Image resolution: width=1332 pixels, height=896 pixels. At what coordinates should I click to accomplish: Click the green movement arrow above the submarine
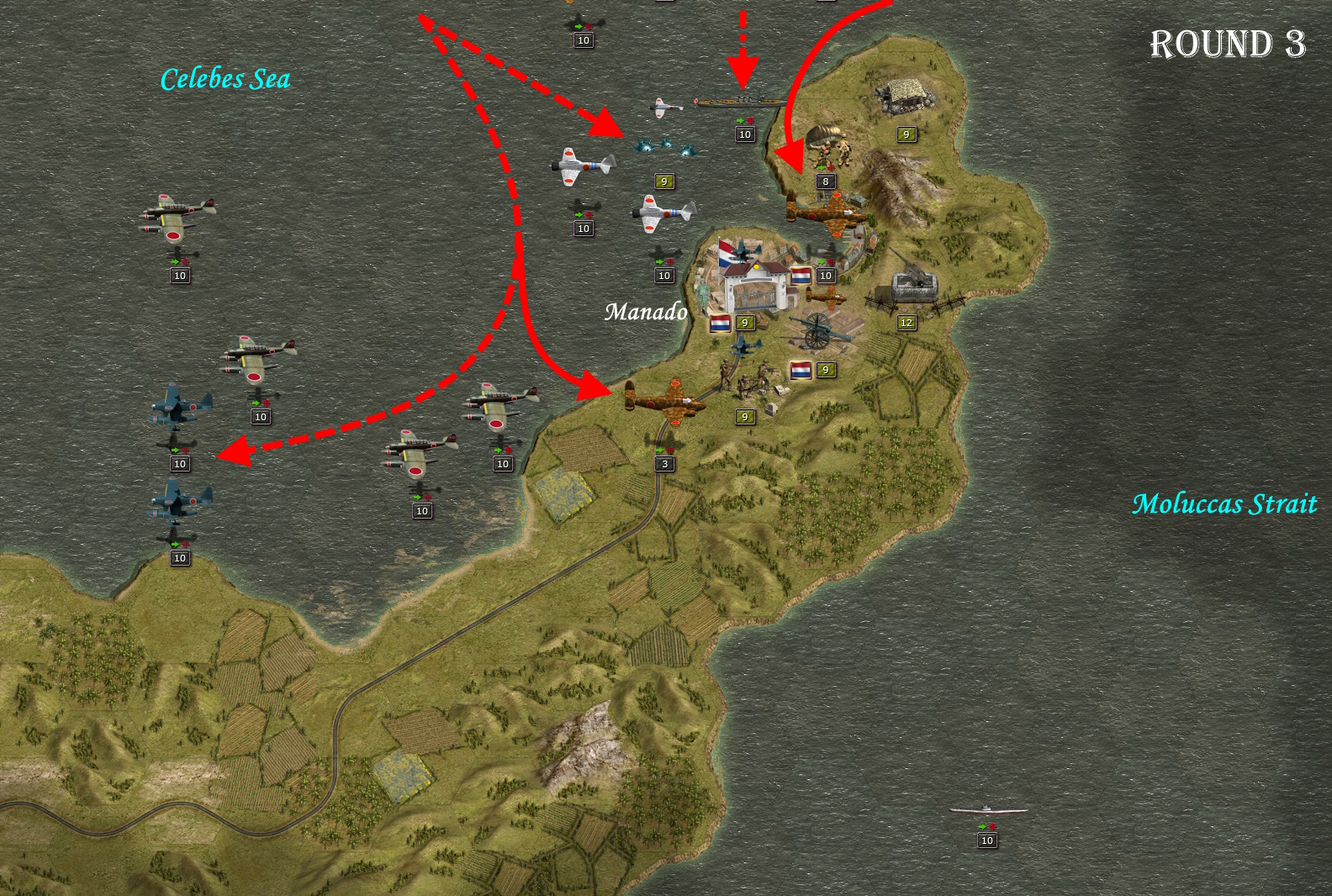[x=982, y=826]
